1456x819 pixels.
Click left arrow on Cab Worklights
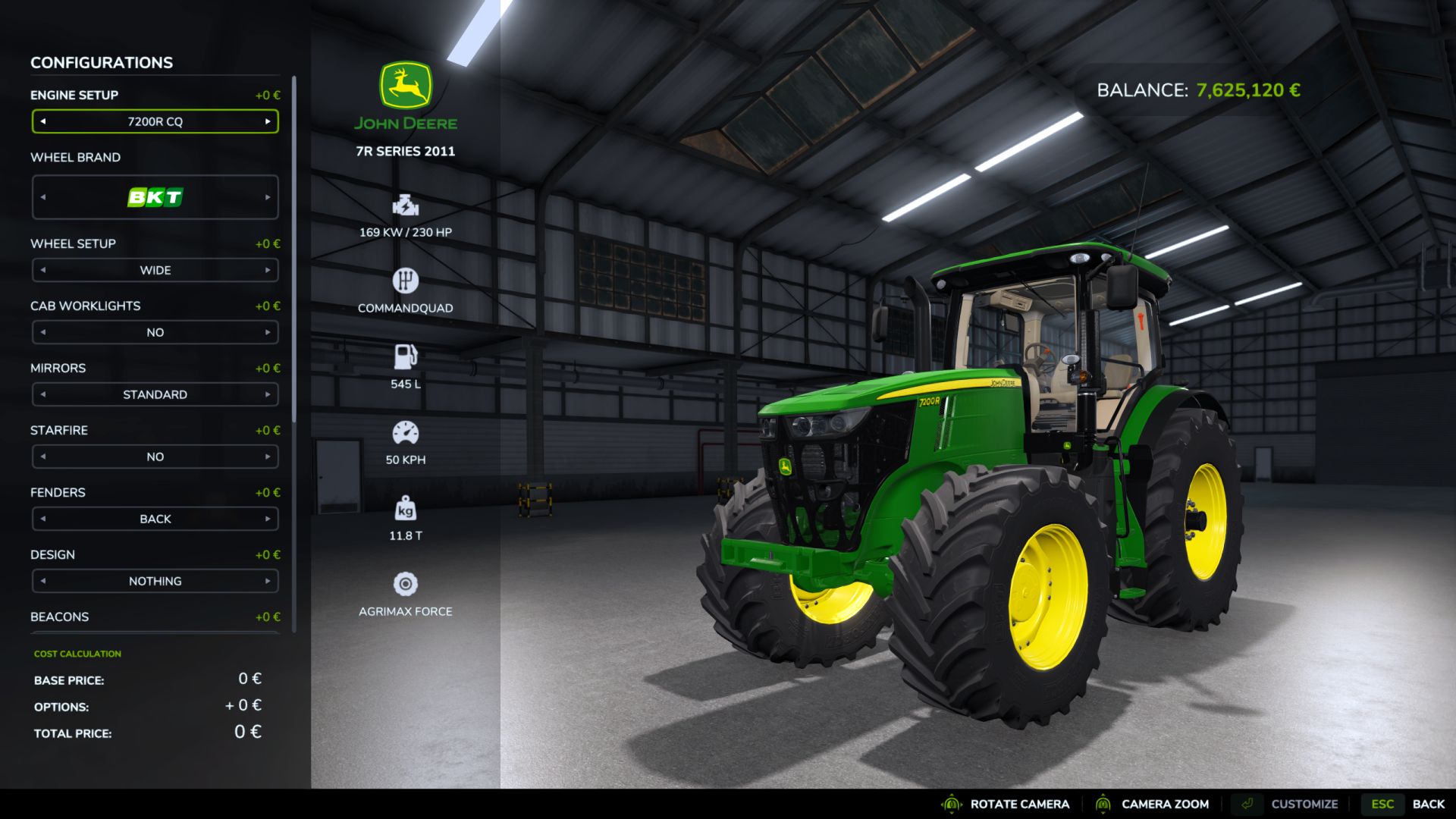point(43,332)
